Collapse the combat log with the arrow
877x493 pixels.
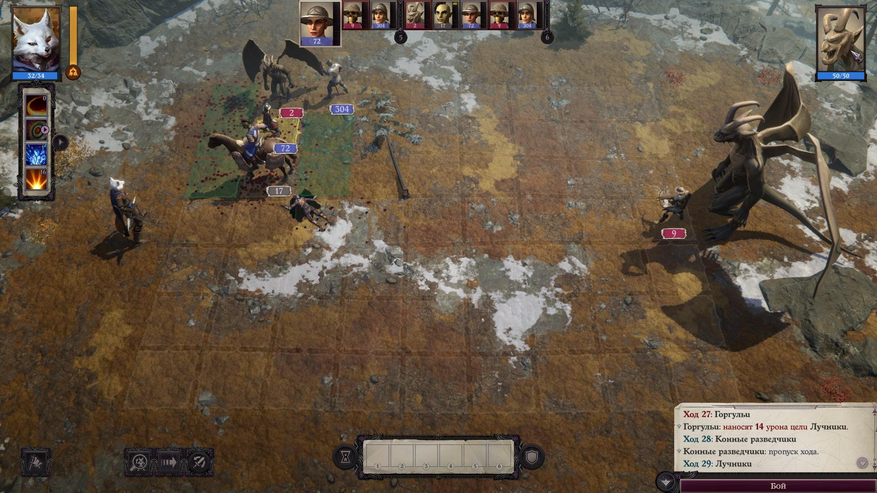point(665,480)
